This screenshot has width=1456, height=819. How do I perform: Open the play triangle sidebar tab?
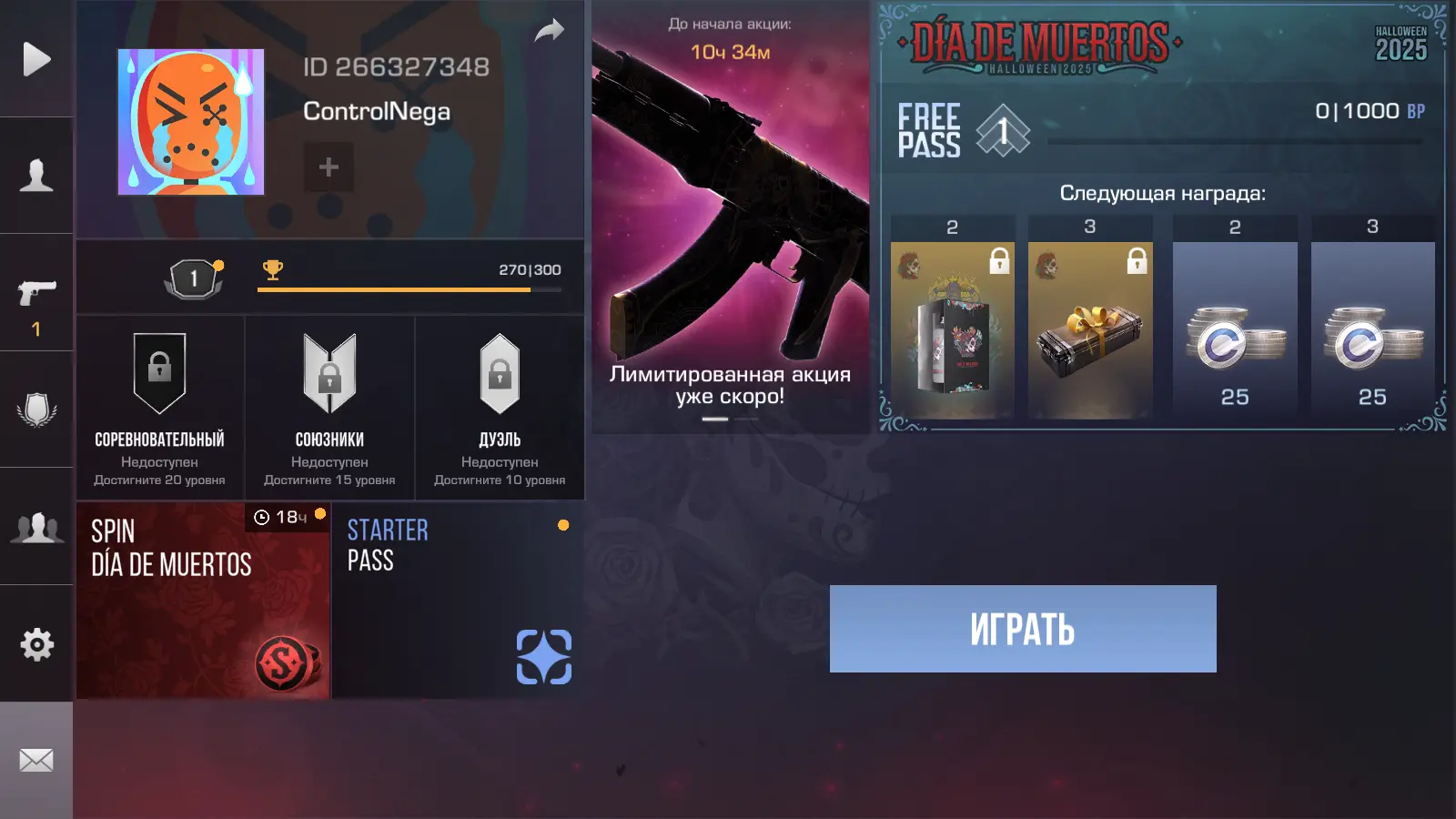click(x=36, y=59)
